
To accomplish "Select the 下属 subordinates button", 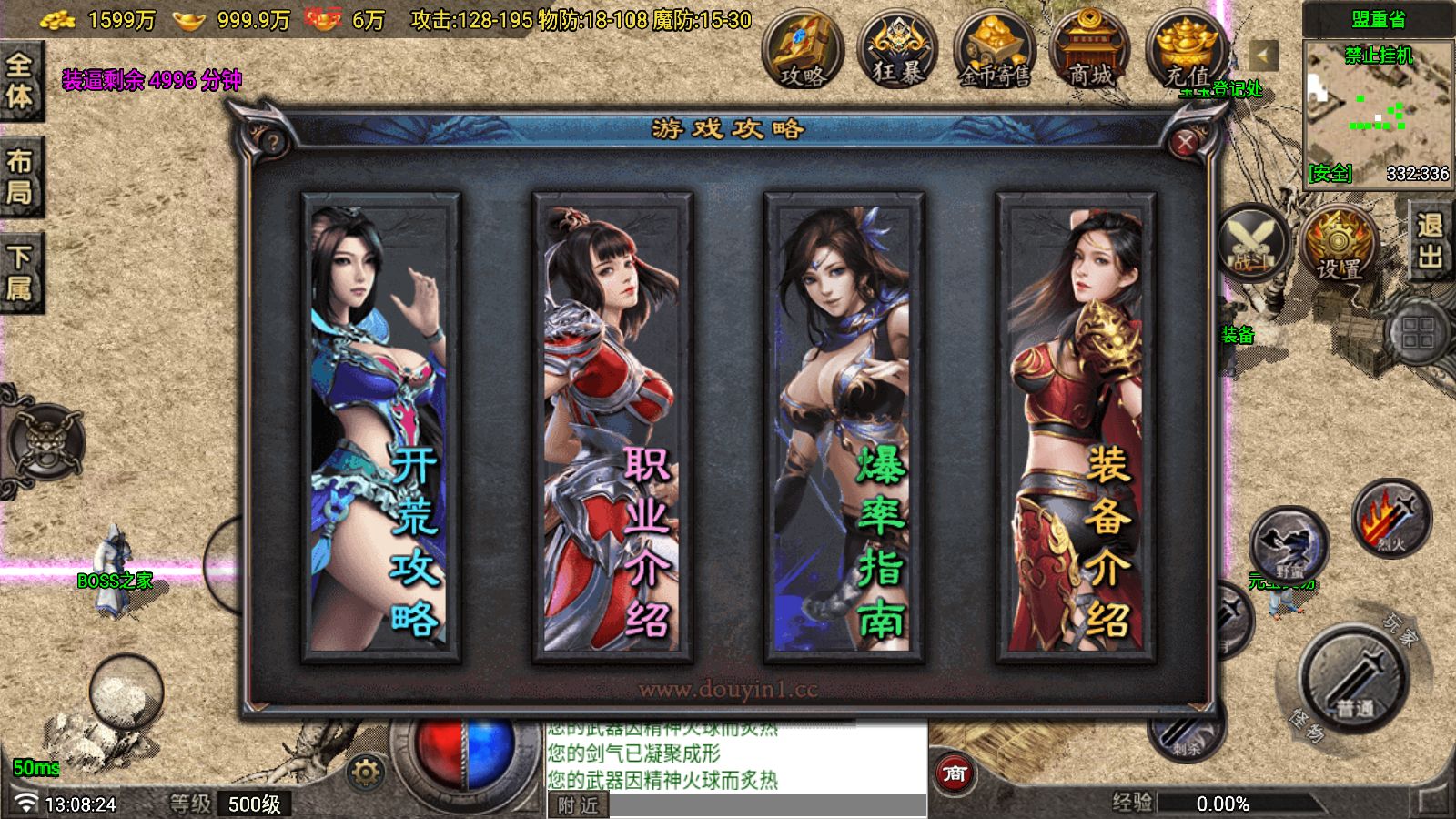I will click(20, 273).
